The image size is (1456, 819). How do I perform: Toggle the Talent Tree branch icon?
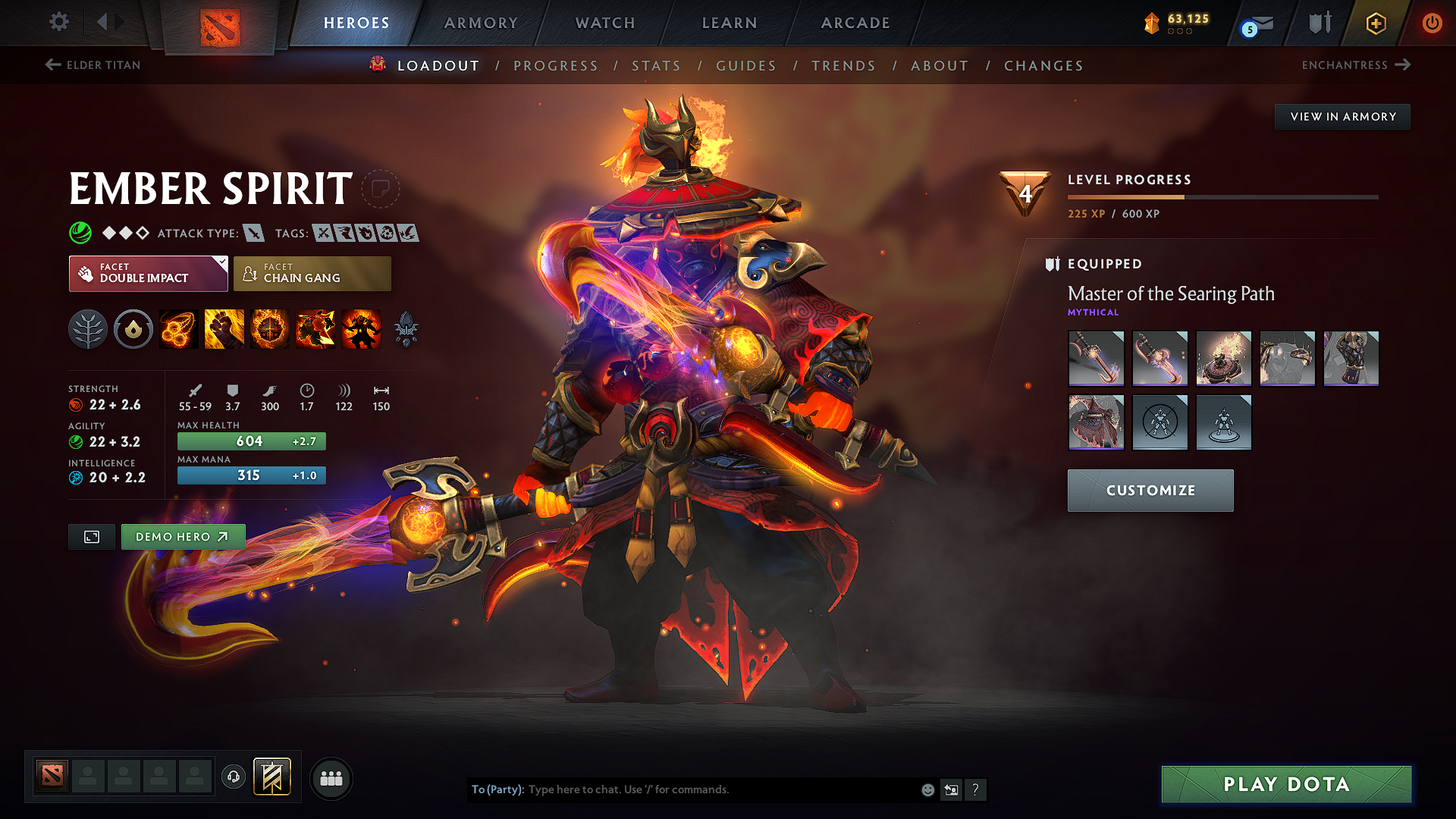pos(88,329)
